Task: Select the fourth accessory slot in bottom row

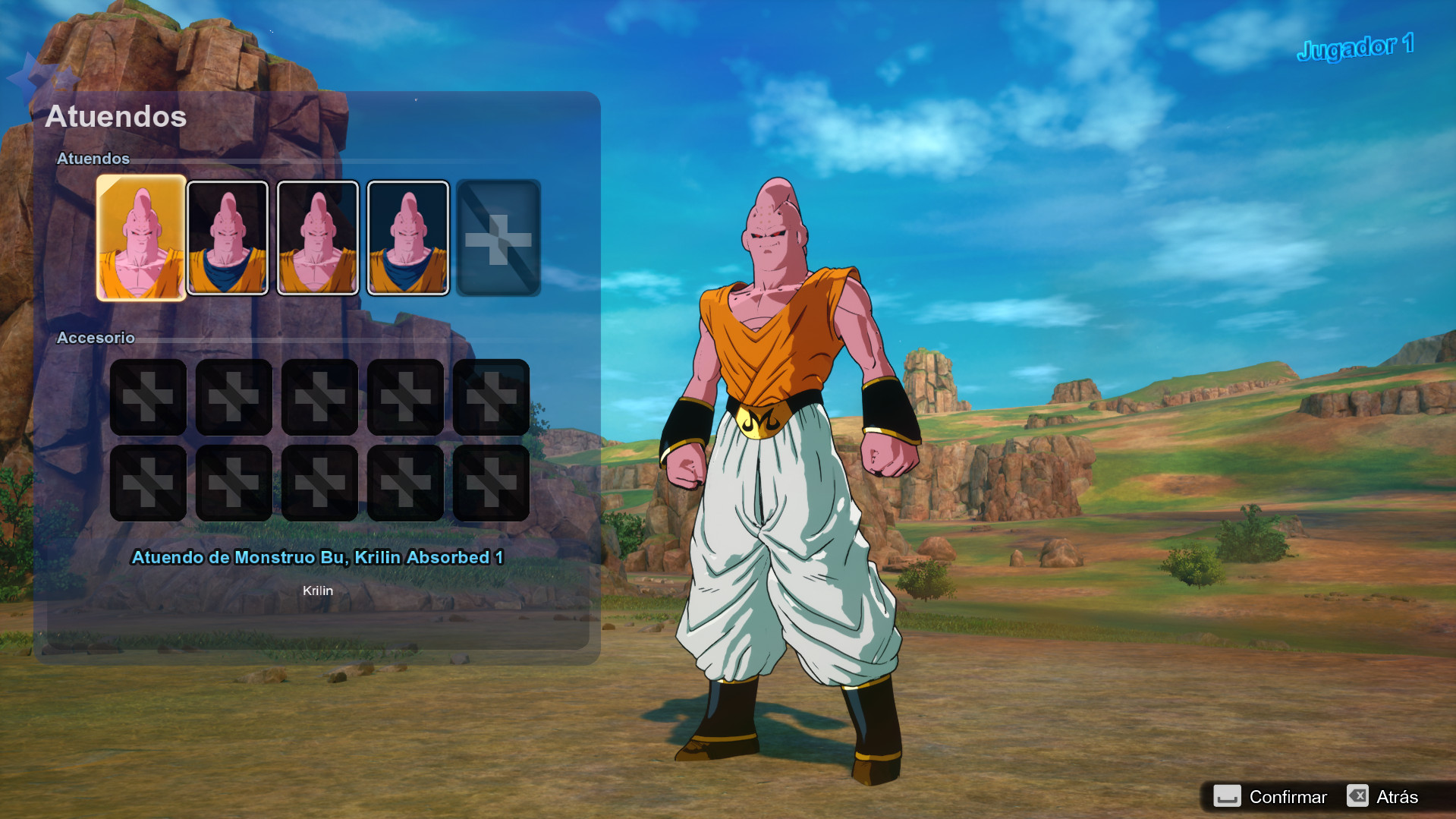Action: point(405,483)
